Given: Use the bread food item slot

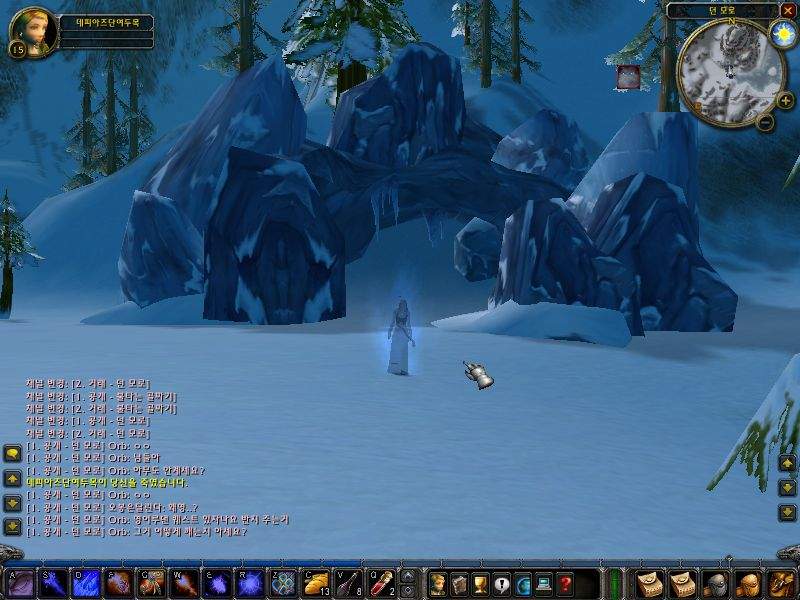Looking at the screenshot, I should click(x=317, y=583).
